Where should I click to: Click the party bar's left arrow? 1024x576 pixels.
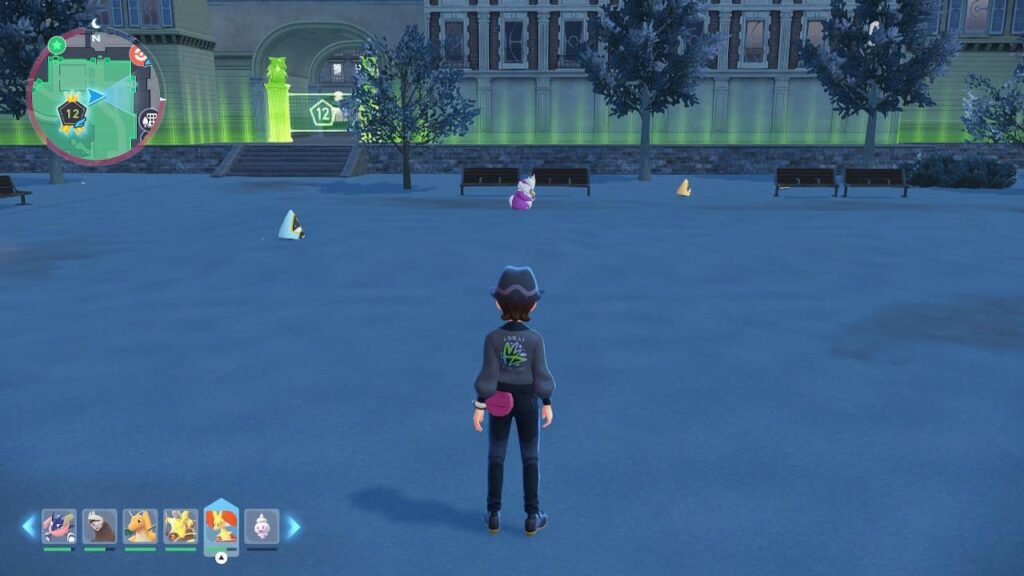tap(28, 526)
